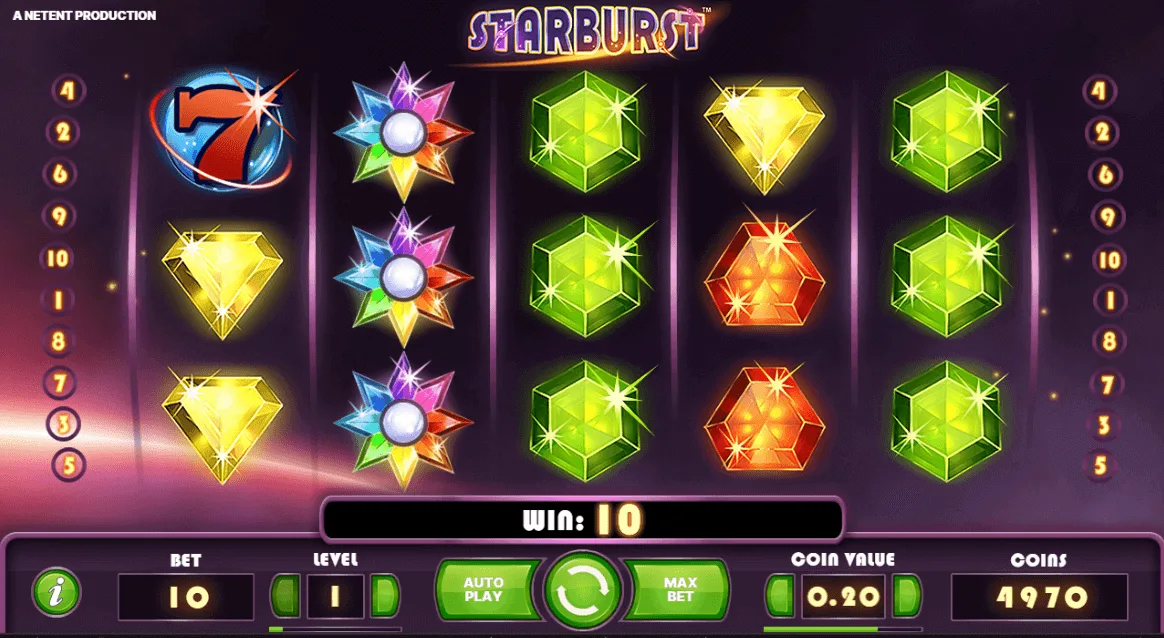Open the green info paytable button
The image size is (1164, 638).
[56, 592]
